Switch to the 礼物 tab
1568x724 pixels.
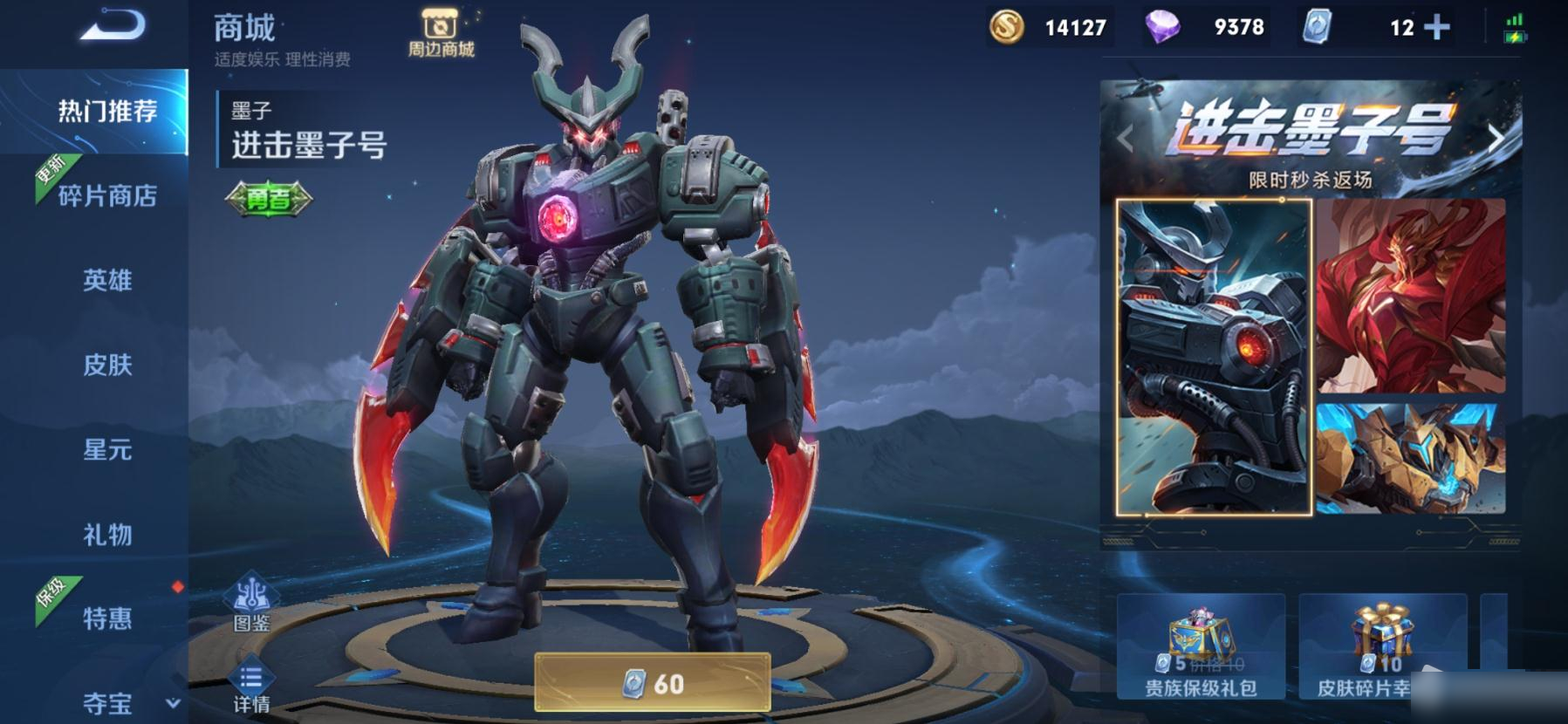coord(106,534)
